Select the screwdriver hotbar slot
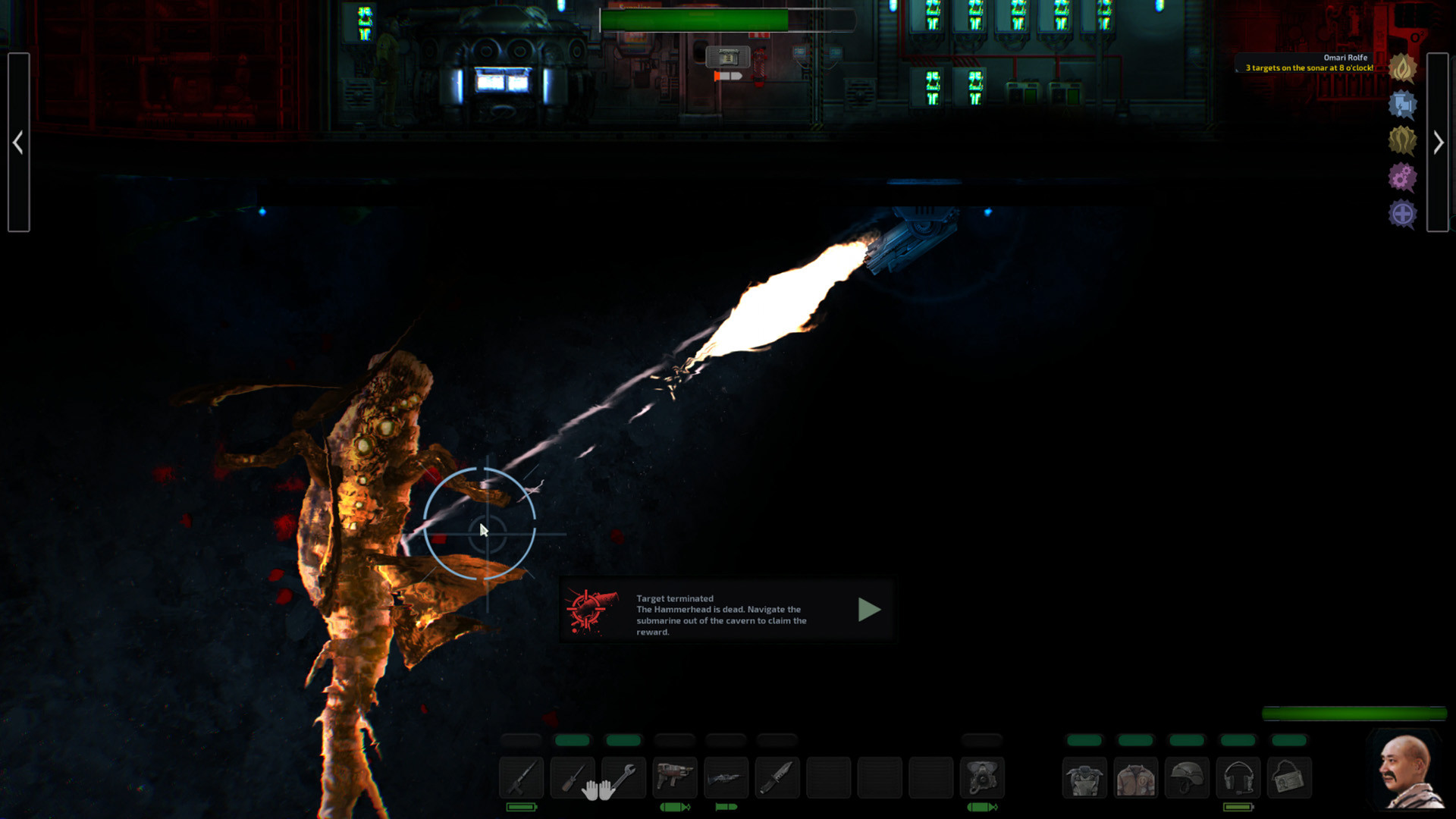Viewport: 1456px width, 819px height. pos(572,777)
